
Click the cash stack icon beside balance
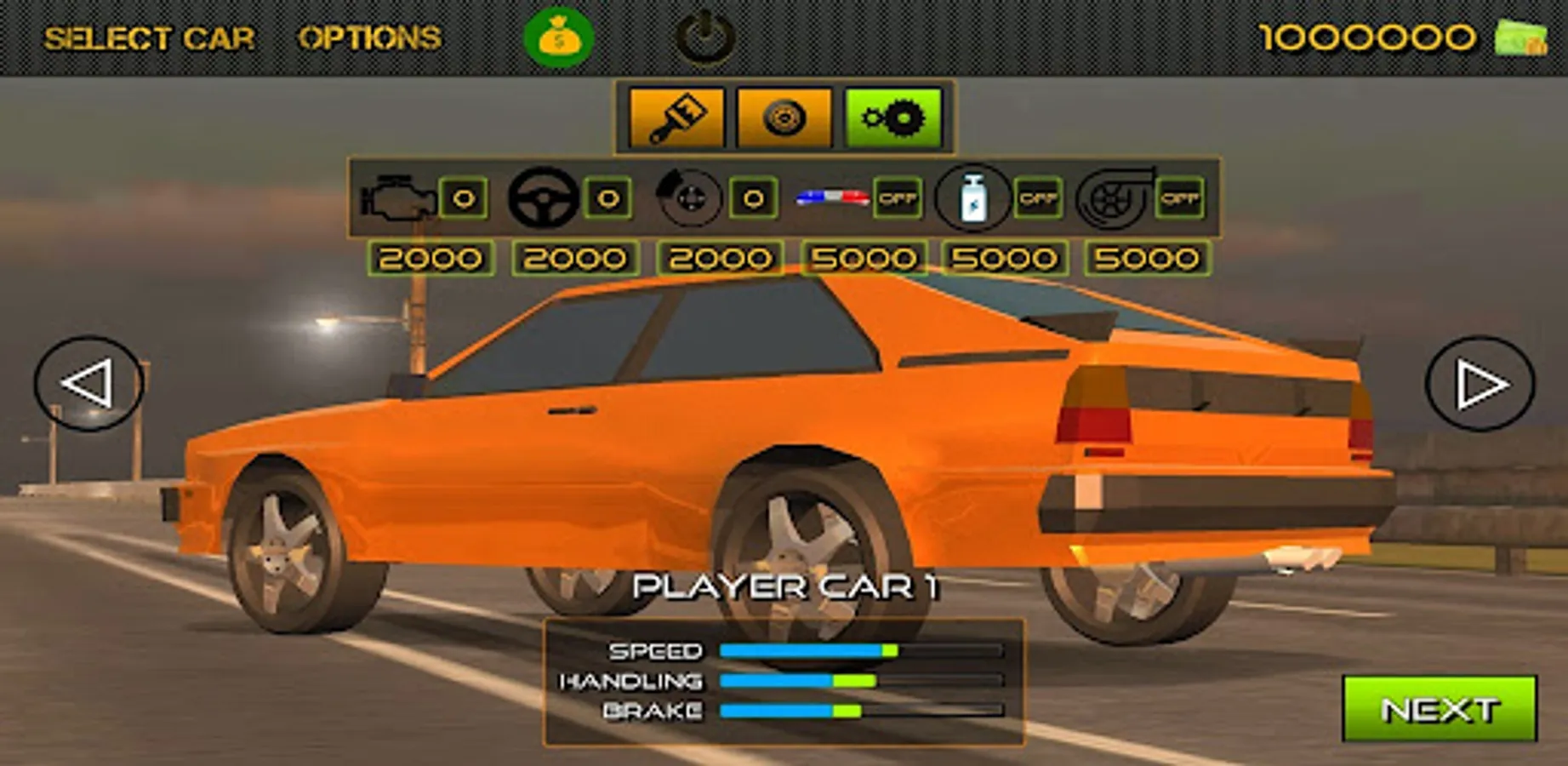(1520, 38)
